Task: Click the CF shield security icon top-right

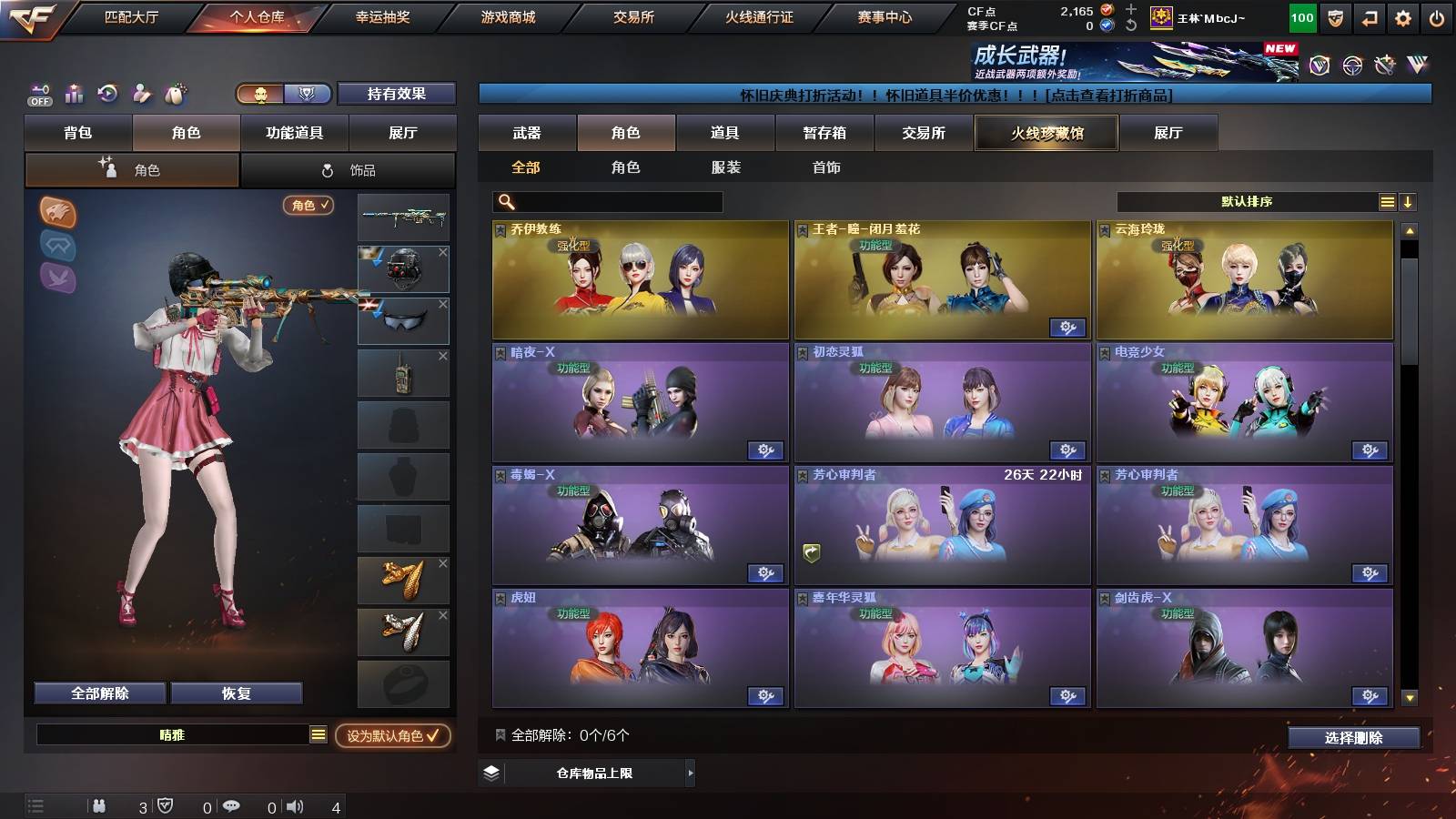Action: pos(1335,15)
